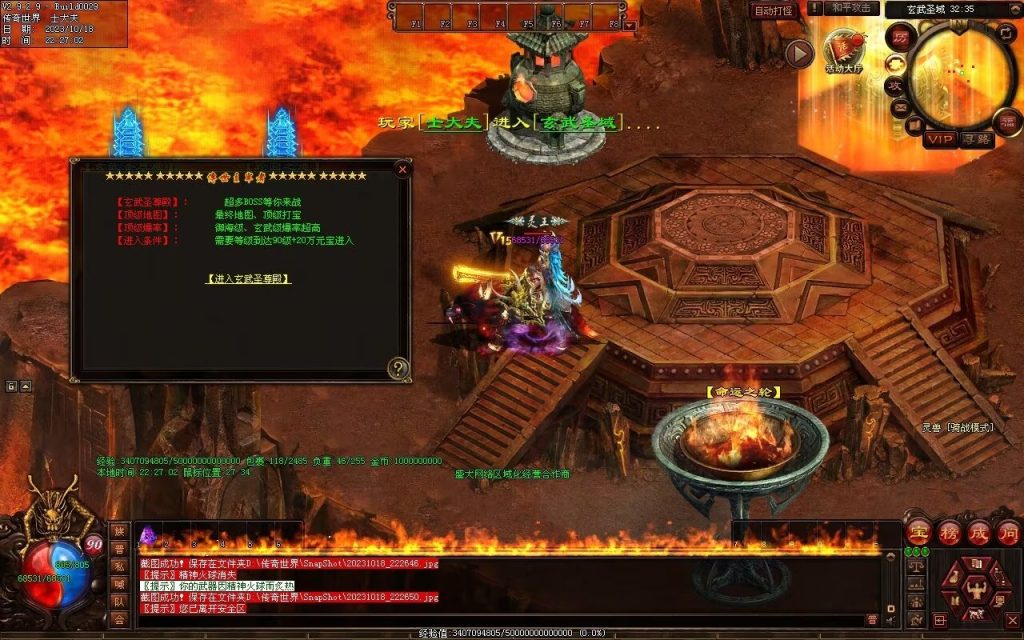Toggle the 自动打怪 auto-fight button
The width and height of the screenshot is (1024, 640).
pyautogui.click(x=773, y=10)
